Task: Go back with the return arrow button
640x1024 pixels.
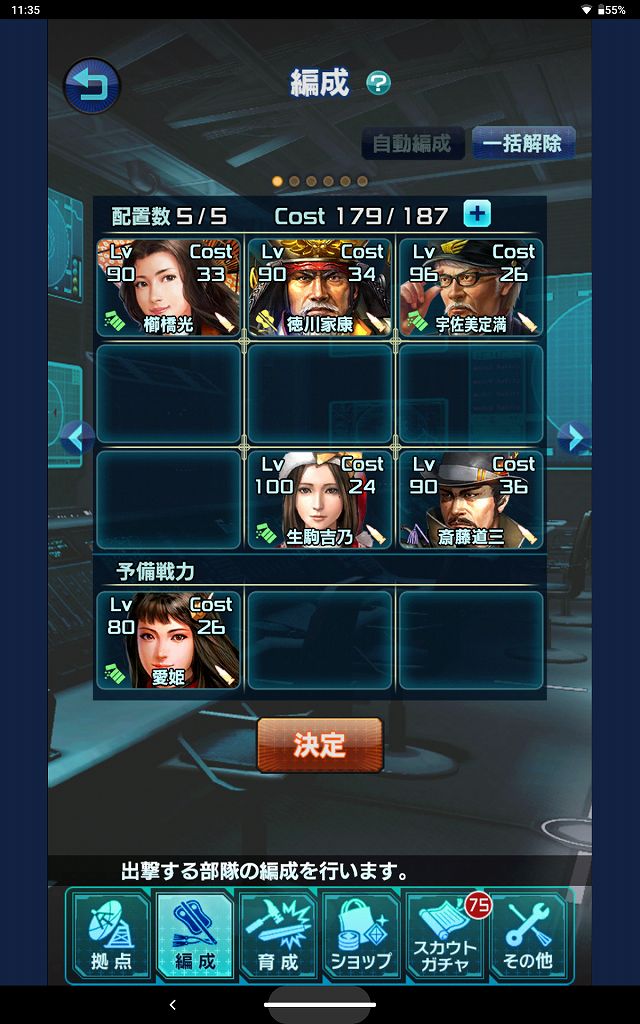Action: [x=92, y=86]
